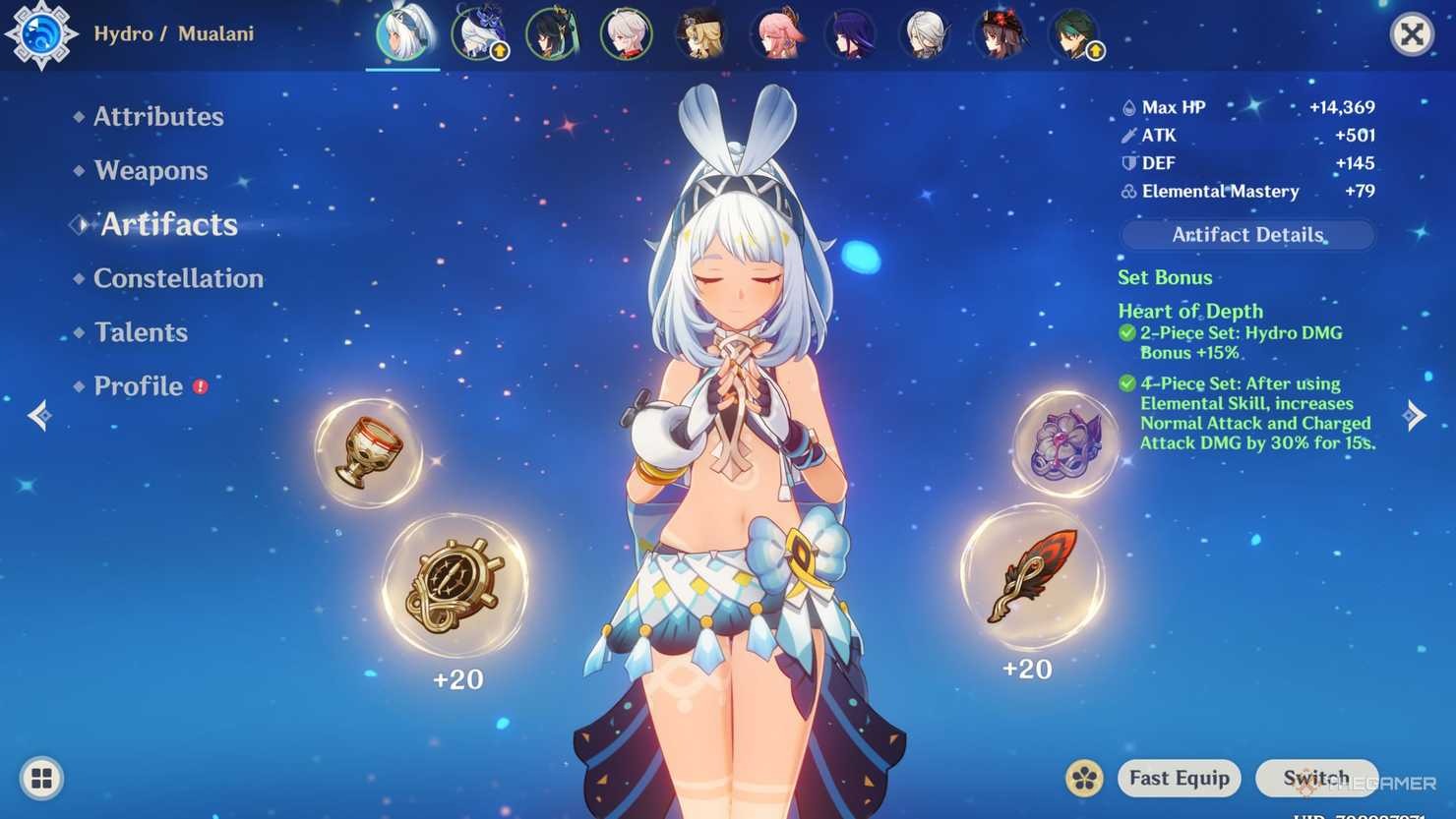Select the red plume feather artifact
1456x819 pixels.
coord(1032,576)
